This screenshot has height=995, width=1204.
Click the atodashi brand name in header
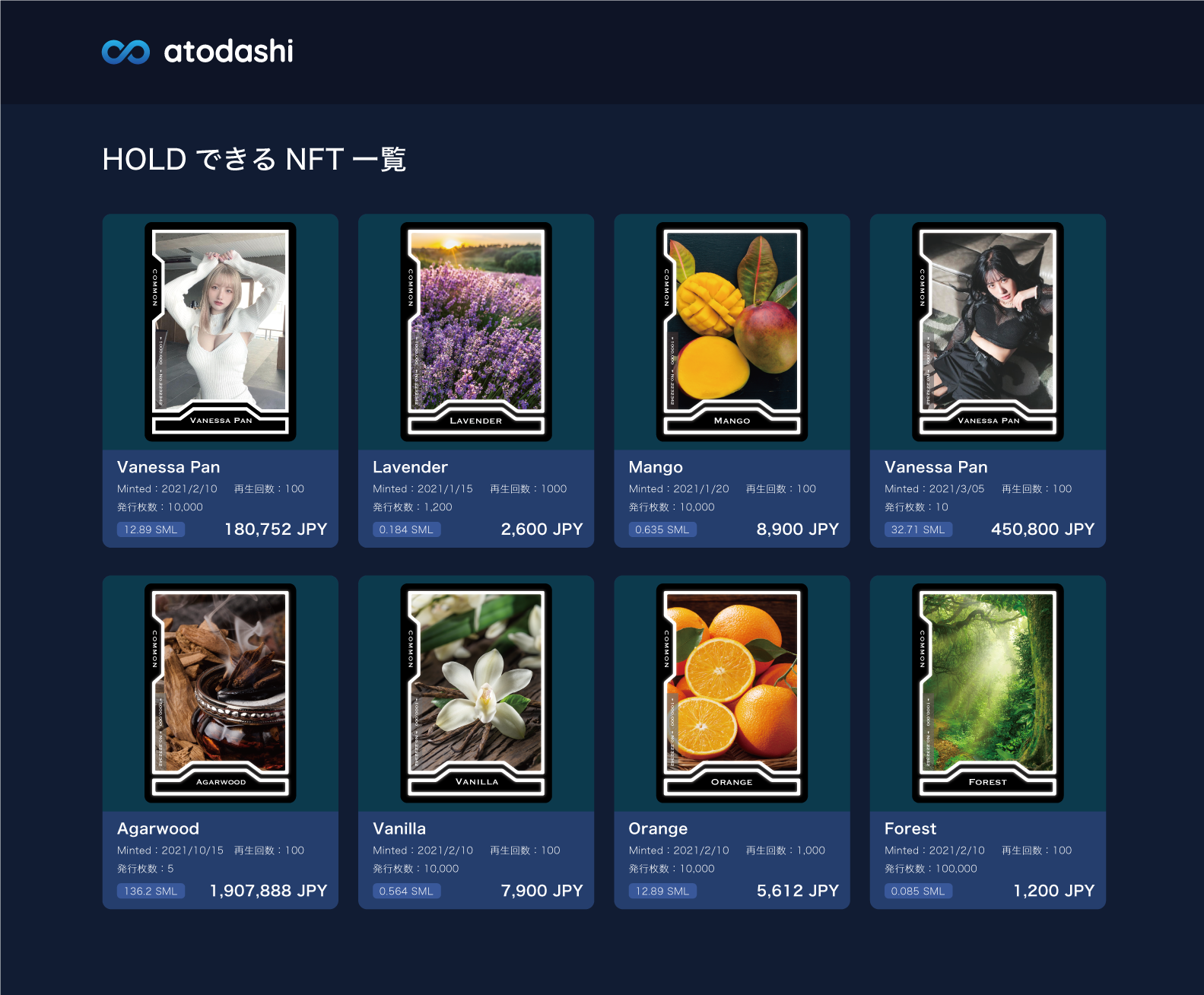228,52
